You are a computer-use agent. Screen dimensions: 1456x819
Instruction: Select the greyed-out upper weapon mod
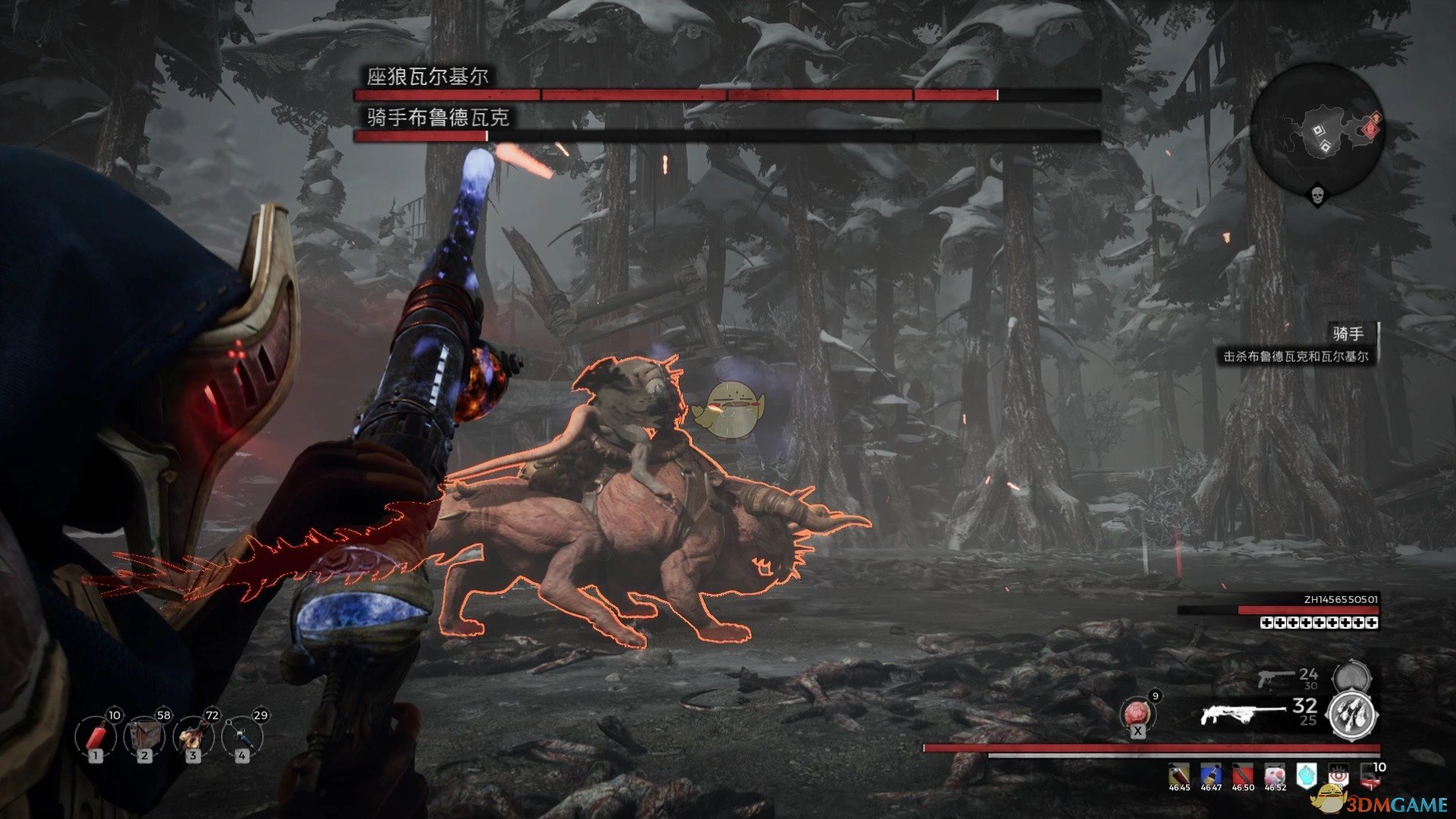[x=1351, y=677]
